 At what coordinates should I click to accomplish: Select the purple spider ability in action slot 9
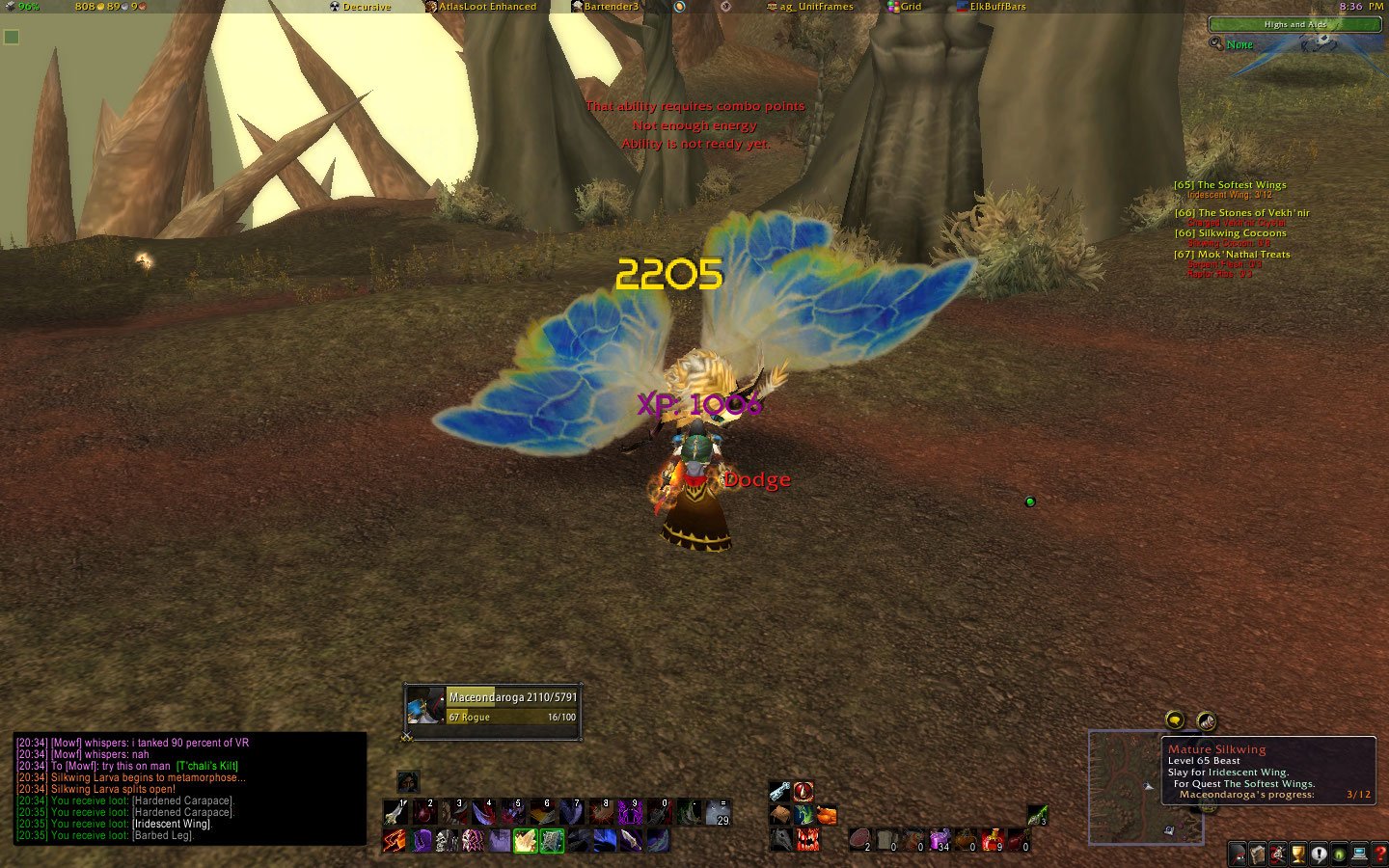coord(630,812)
